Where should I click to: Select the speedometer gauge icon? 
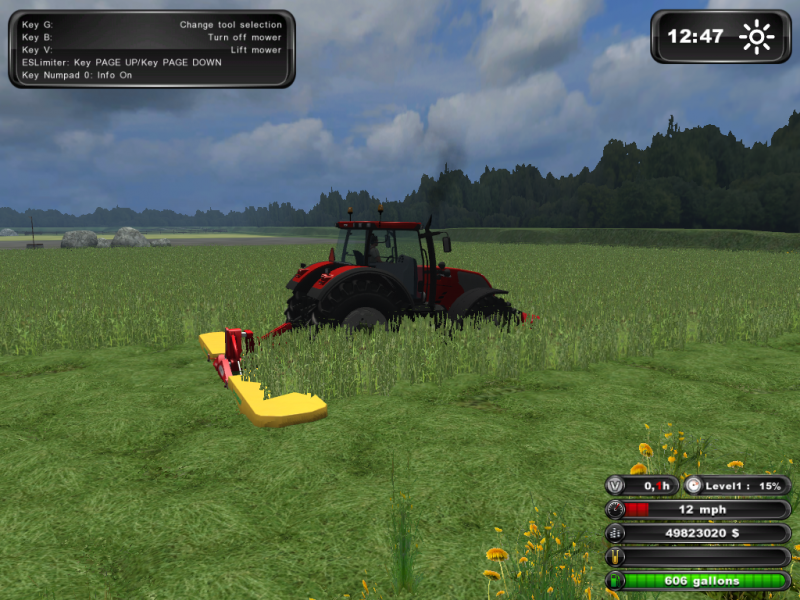[615, 510]
